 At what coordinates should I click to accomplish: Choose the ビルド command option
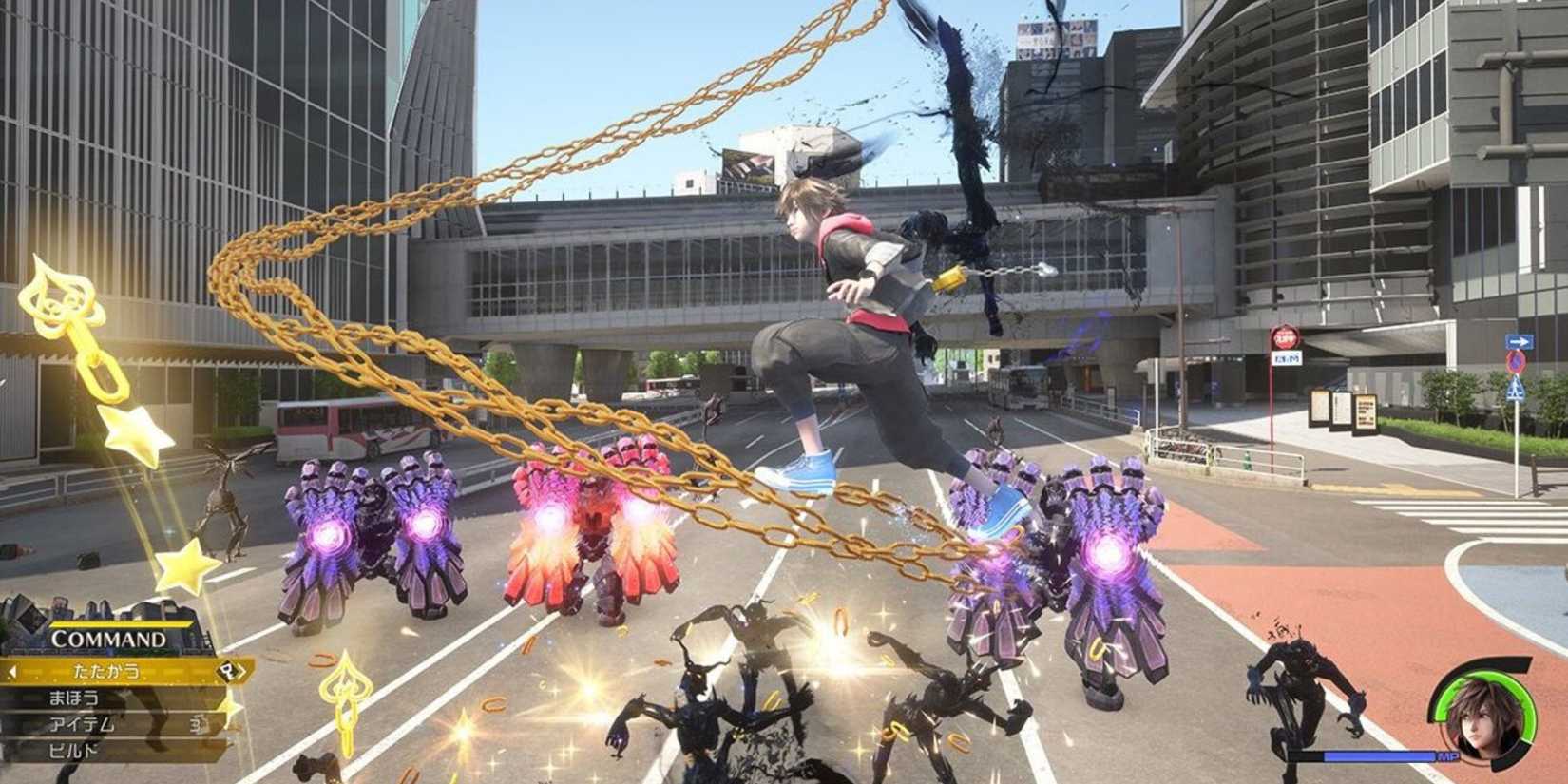pos(72,749)
